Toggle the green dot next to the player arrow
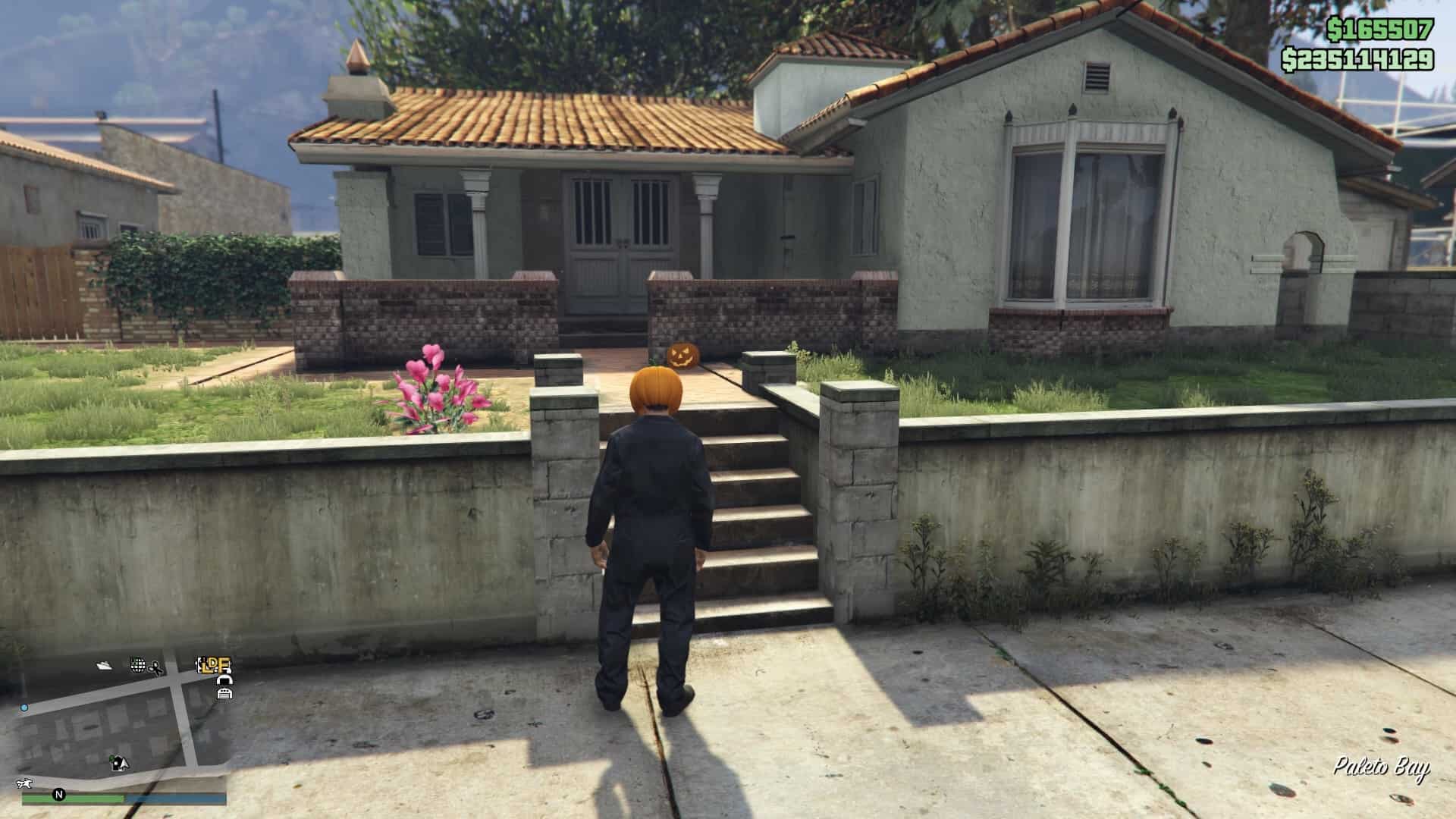The image size is (1456, 819). click(x=111, y=758)
